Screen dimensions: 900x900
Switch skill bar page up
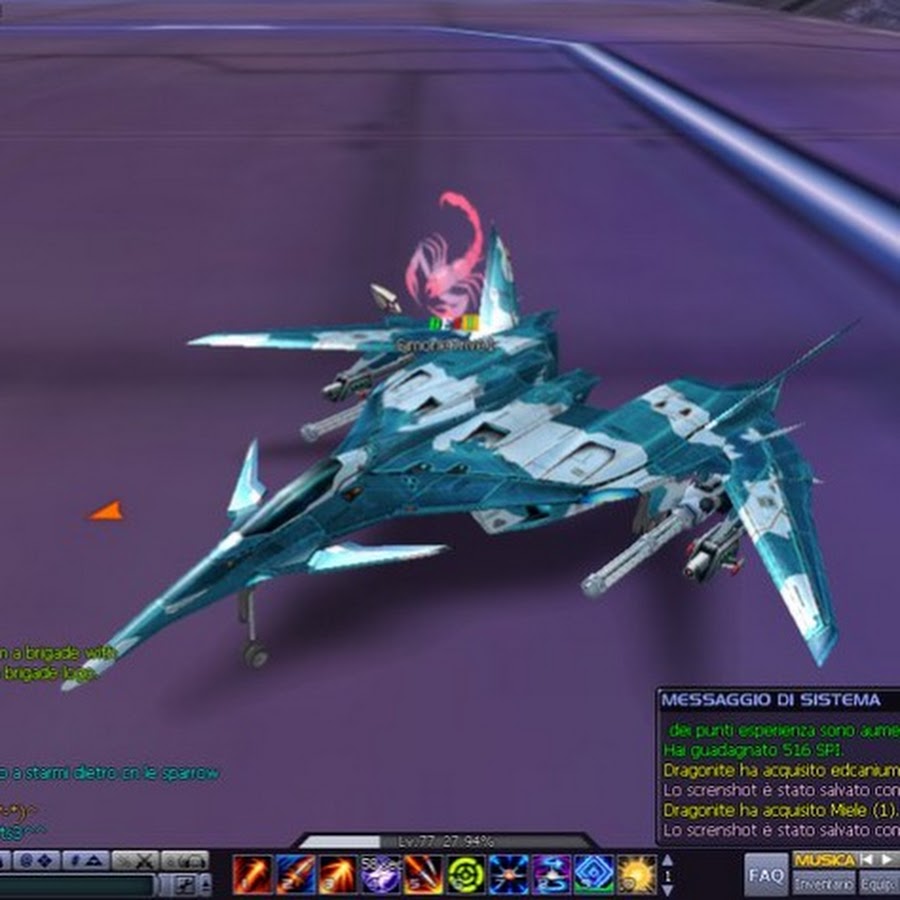[669, 861]
